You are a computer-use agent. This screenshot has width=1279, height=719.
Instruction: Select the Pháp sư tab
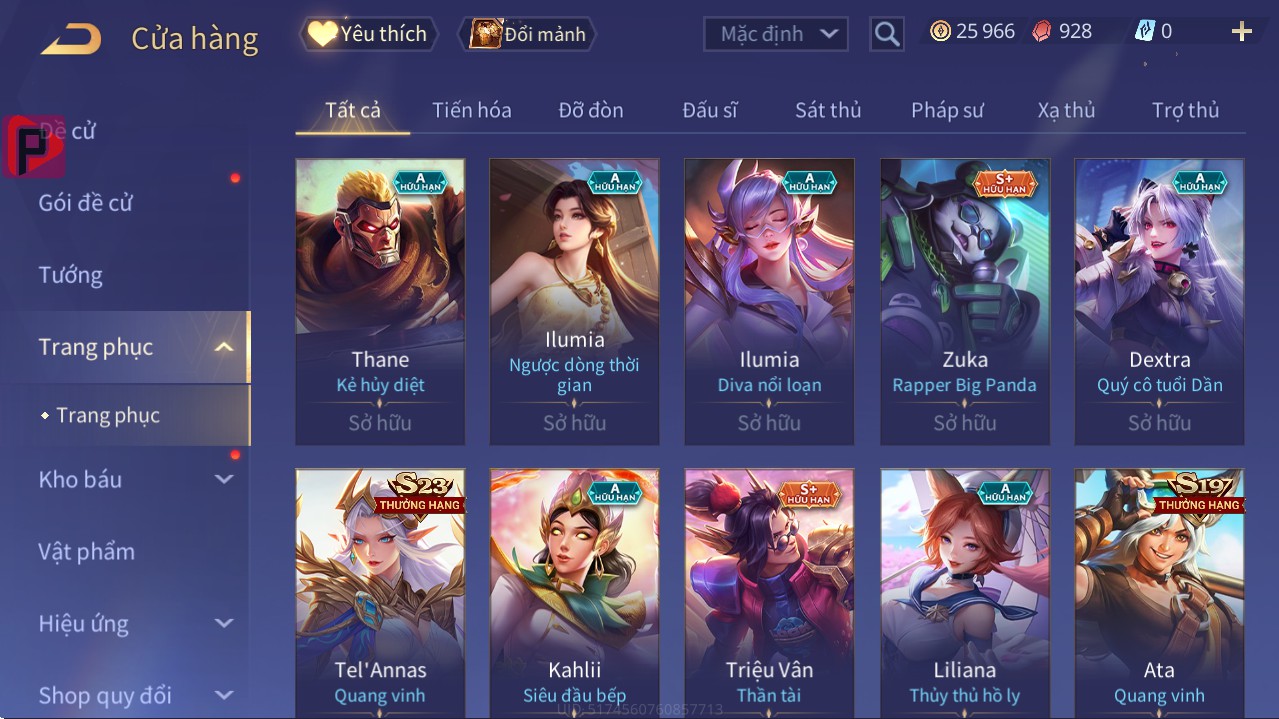(x=947, y=110)
